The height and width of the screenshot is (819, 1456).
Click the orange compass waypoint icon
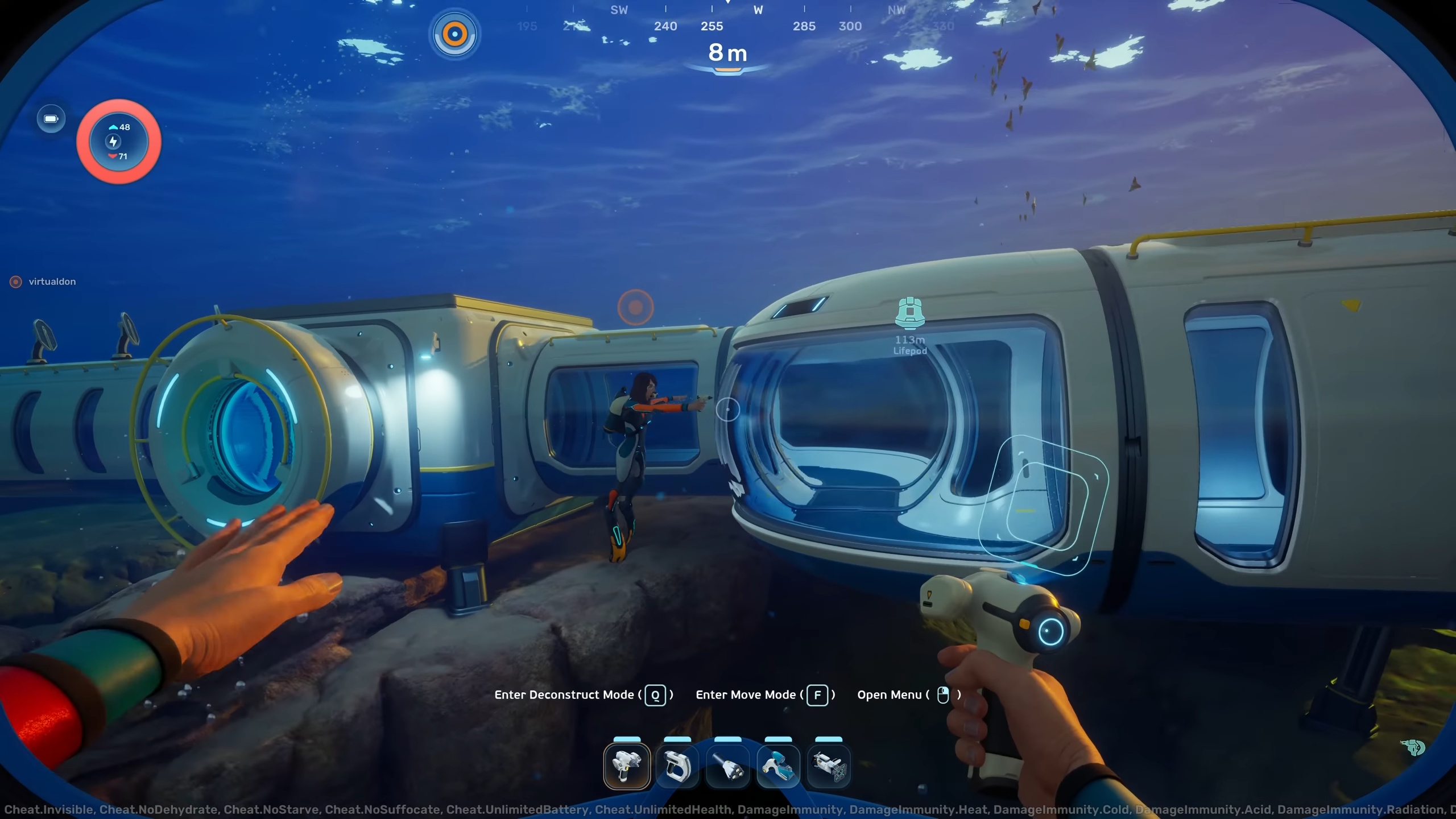(x=453, y=33)
